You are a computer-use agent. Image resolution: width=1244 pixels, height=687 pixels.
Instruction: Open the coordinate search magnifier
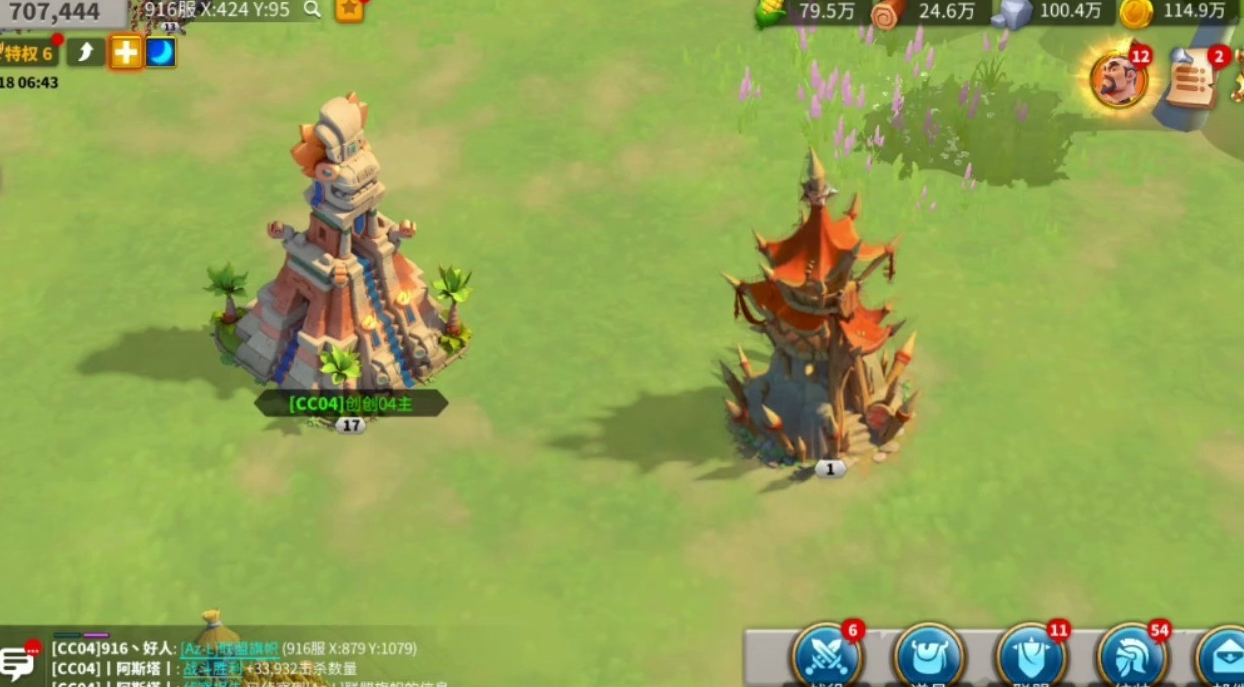tap(313, 10)
